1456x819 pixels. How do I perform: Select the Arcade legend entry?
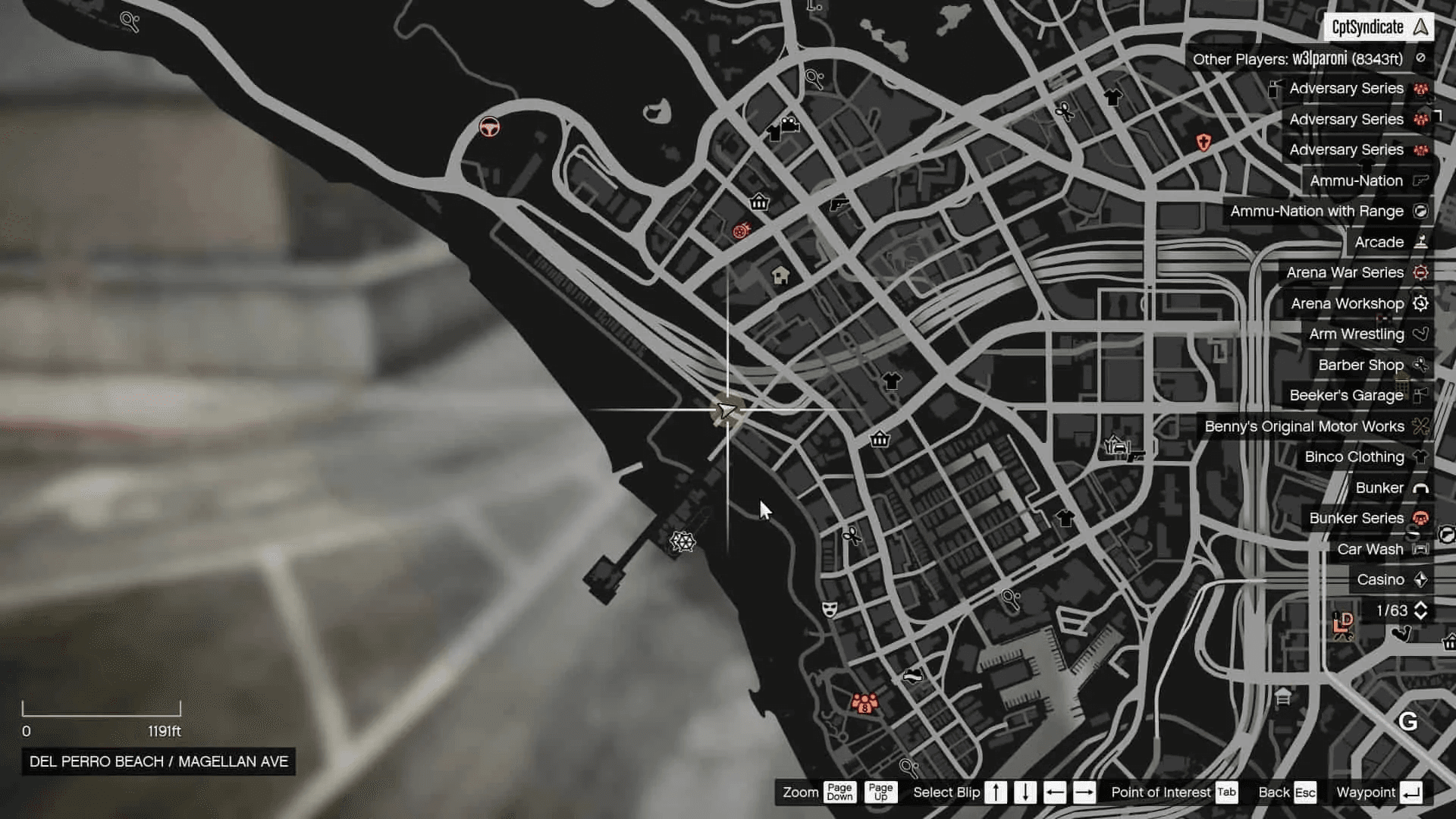1379,242
